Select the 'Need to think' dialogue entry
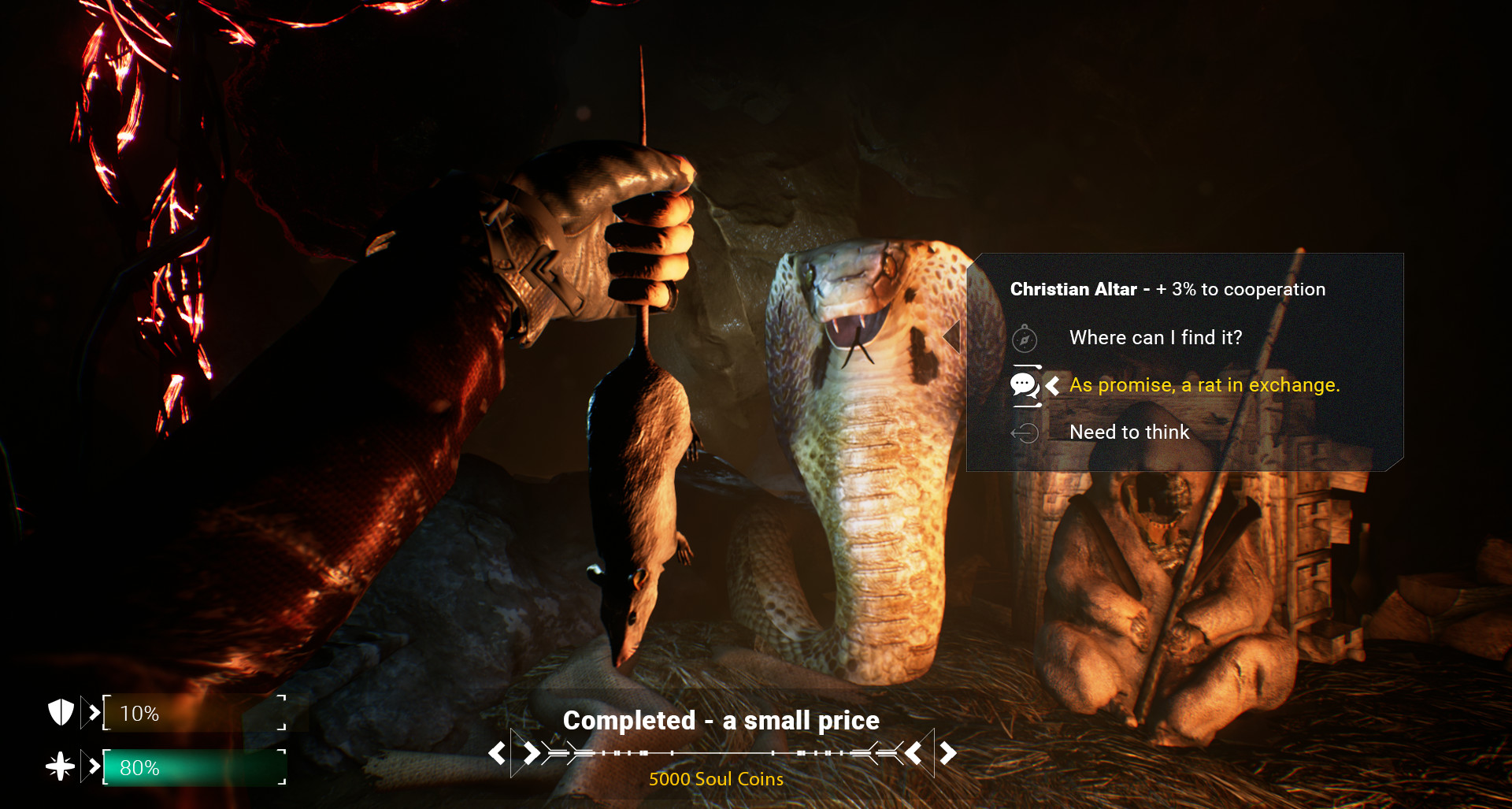Screen dimensions: 1512x809 [x=1129, y=432]
